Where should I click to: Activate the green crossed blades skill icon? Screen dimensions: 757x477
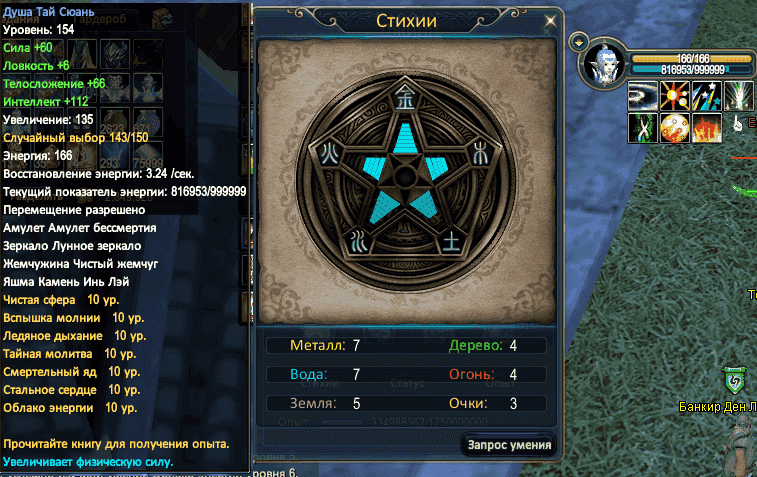[641, 127]
